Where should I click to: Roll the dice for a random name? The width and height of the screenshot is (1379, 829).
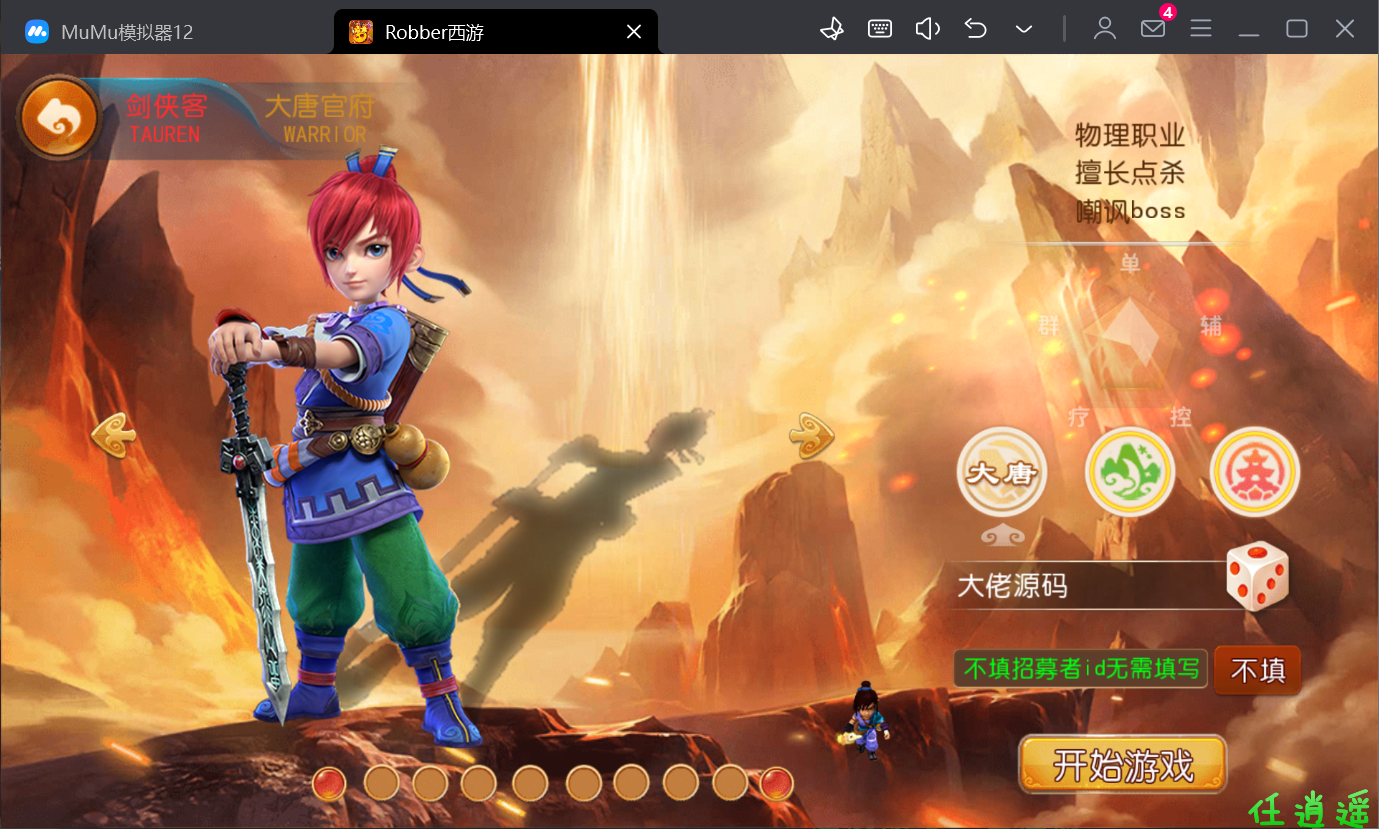[1257, 576]
